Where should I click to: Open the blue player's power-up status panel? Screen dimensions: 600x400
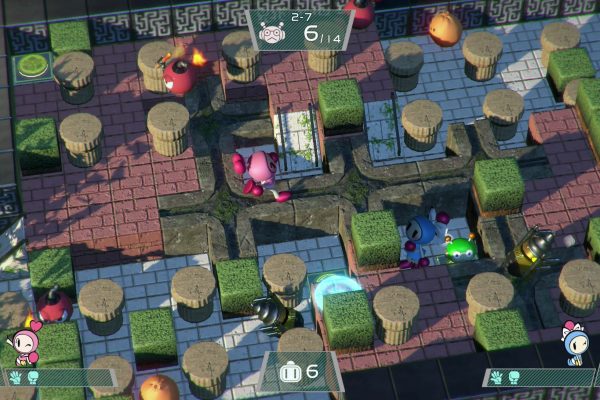(x=538, y=377)
